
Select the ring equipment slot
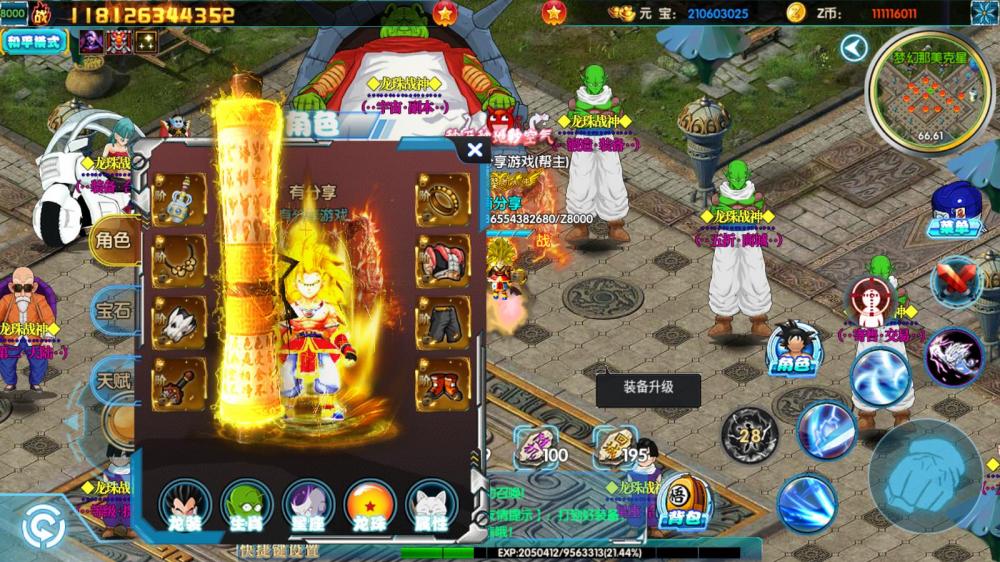pos(443,199)
